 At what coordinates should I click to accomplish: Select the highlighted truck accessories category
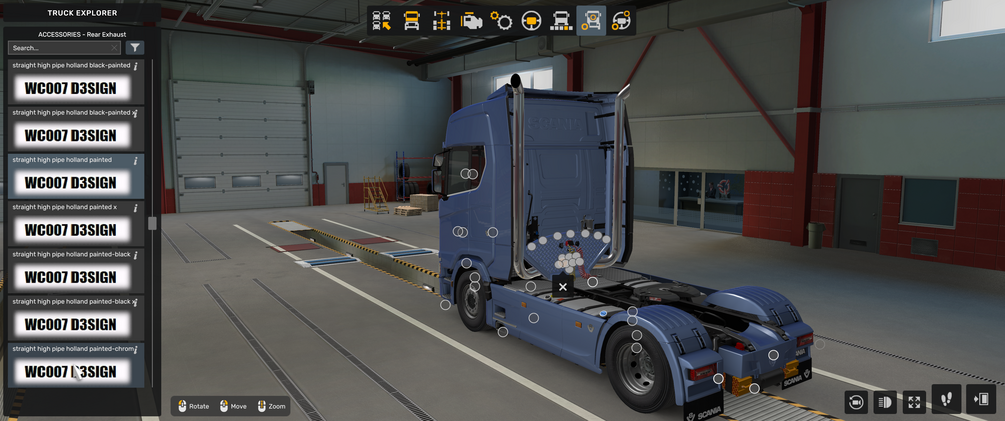pos(591,21)
